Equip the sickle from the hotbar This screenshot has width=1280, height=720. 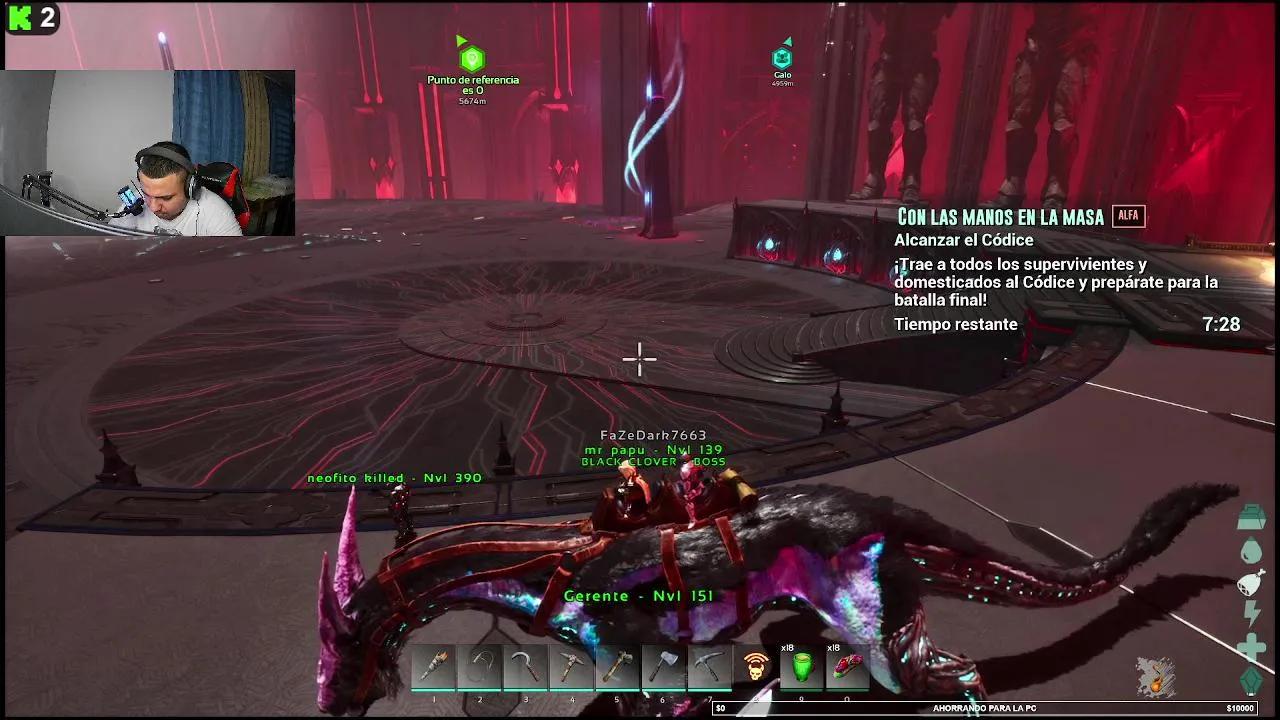(526, 668)
